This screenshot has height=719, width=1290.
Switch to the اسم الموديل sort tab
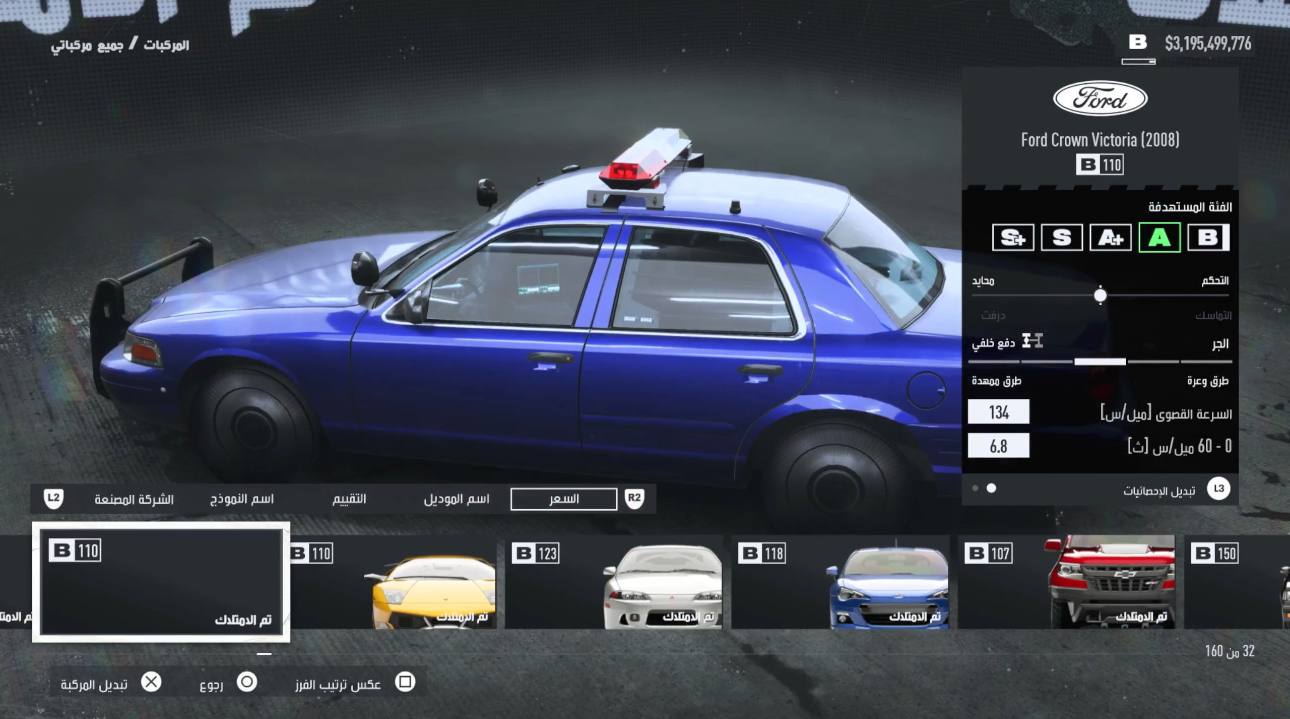point(456,499)
